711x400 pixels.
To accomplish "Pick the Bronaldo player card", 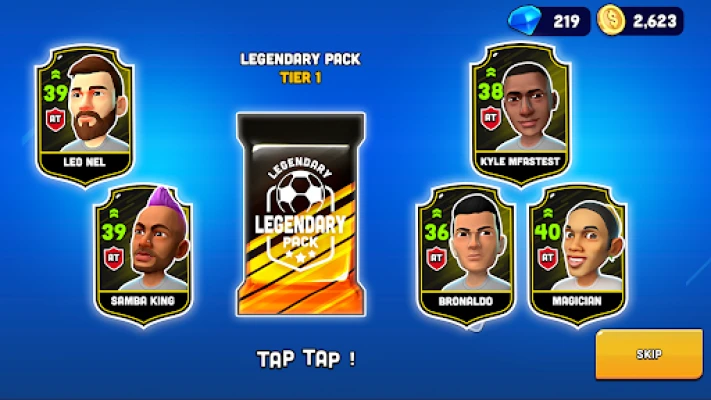I will click(x=466, y=253).
